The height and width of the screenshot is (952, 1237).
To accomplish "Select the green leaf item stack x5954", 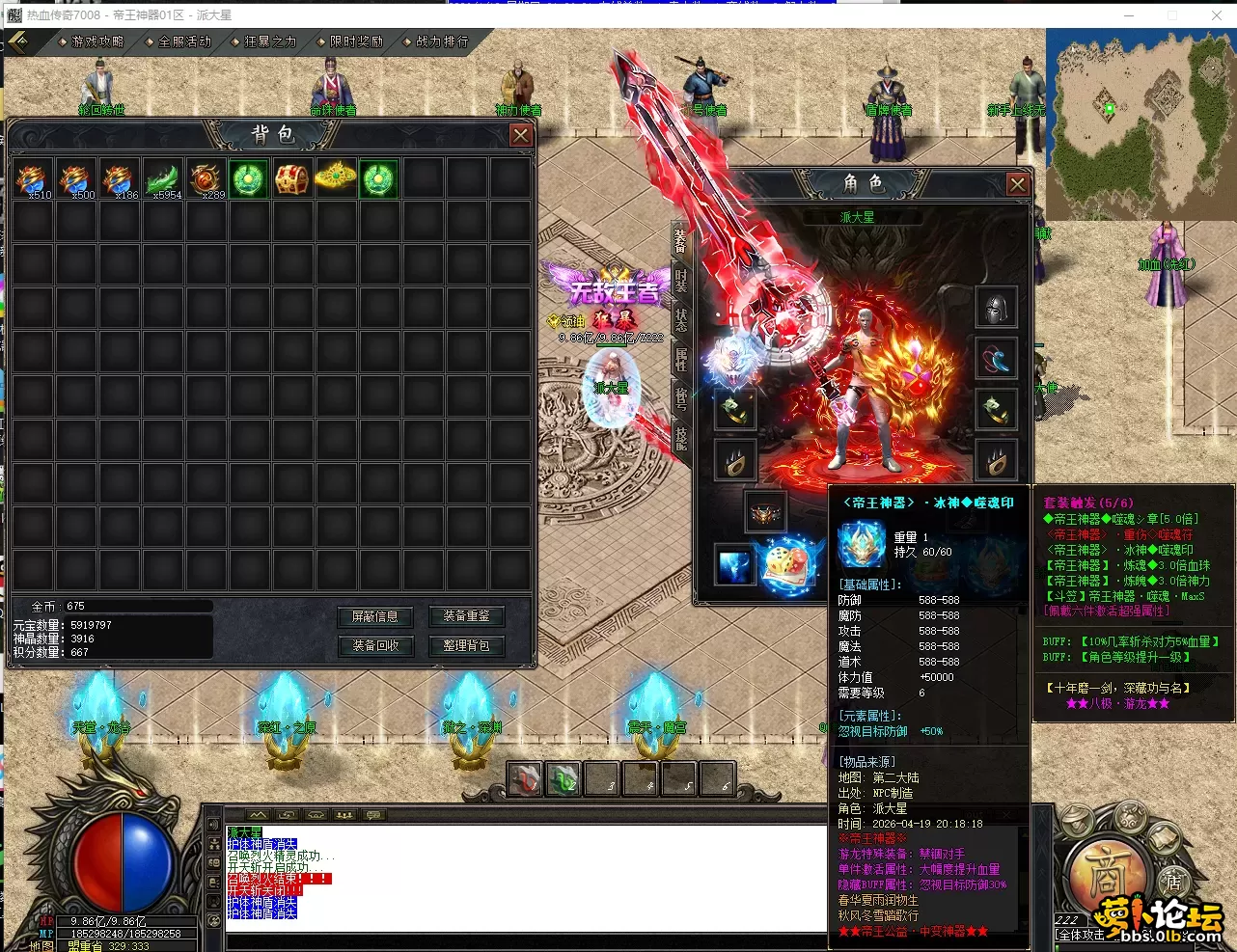I will (163, 179).
